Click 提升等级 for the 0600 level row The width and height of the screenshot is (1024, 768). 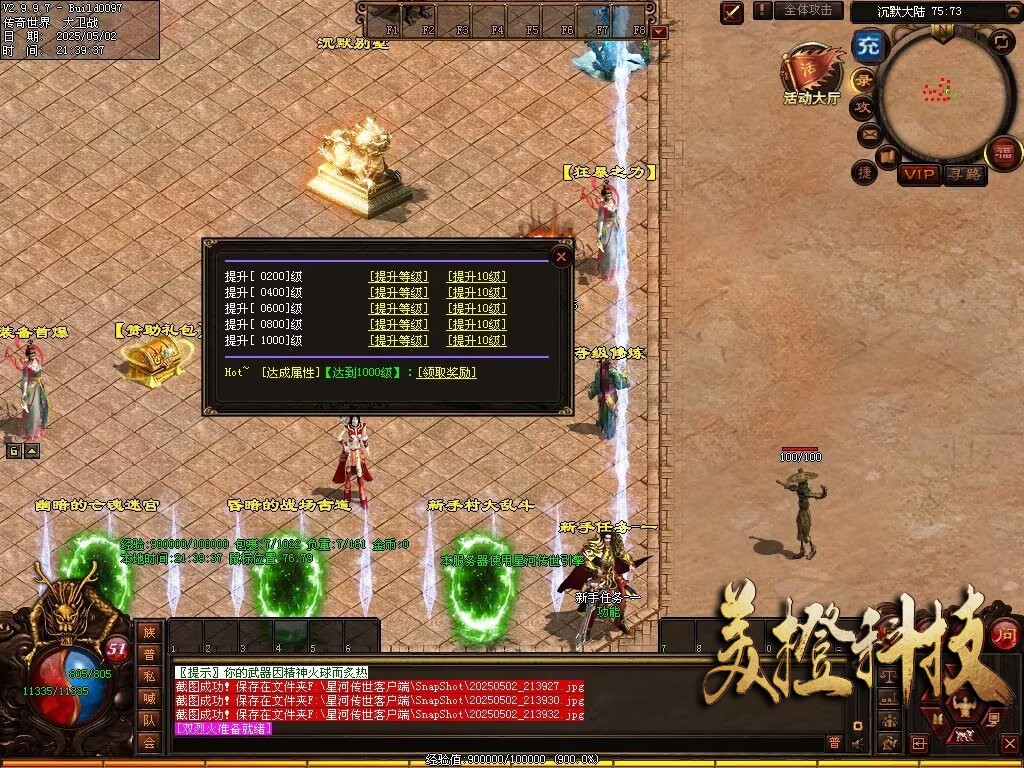(398, 309)
